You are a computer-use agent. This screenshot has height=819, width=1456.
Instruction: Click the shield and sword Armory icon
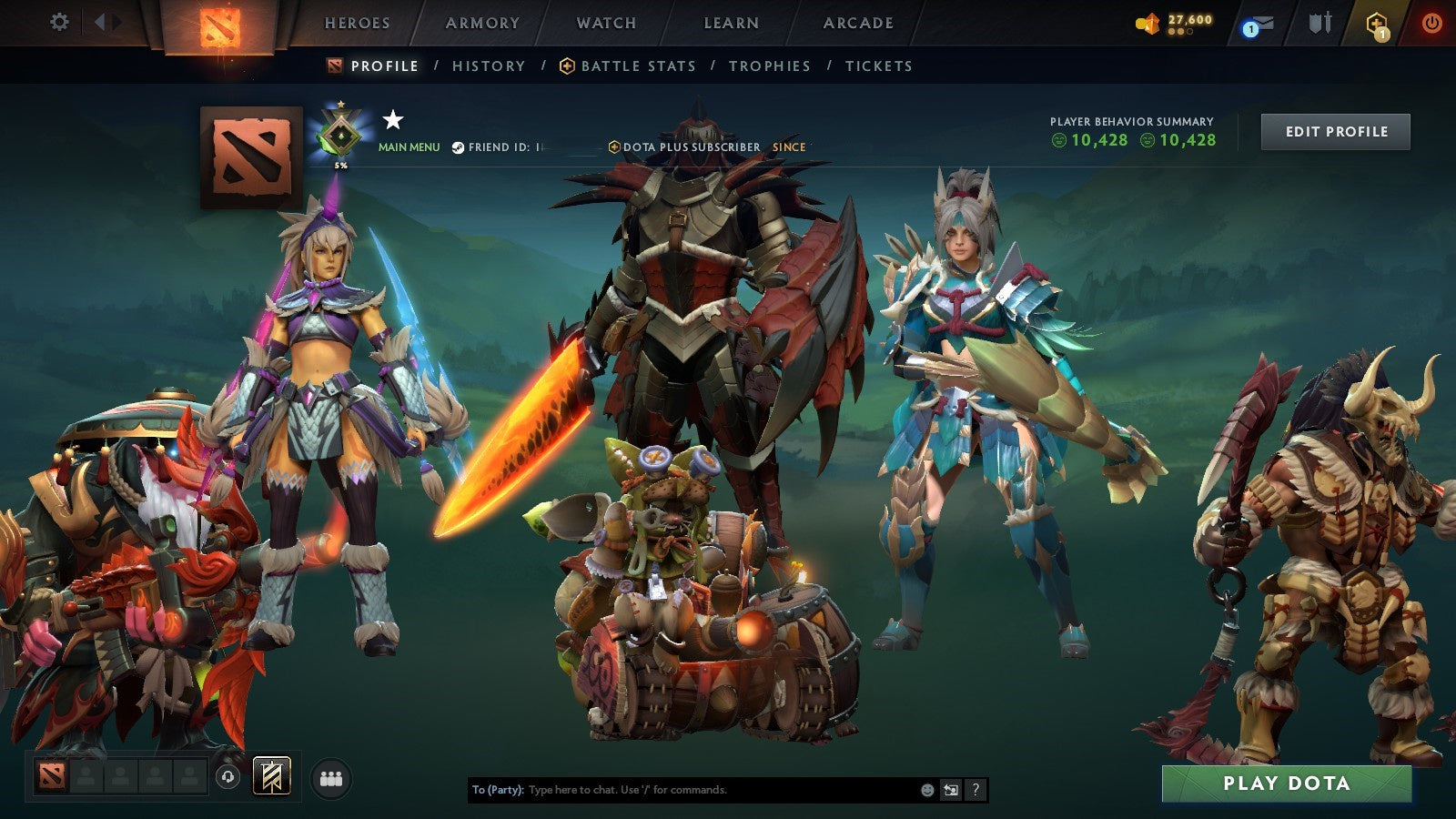(1319, 22)
